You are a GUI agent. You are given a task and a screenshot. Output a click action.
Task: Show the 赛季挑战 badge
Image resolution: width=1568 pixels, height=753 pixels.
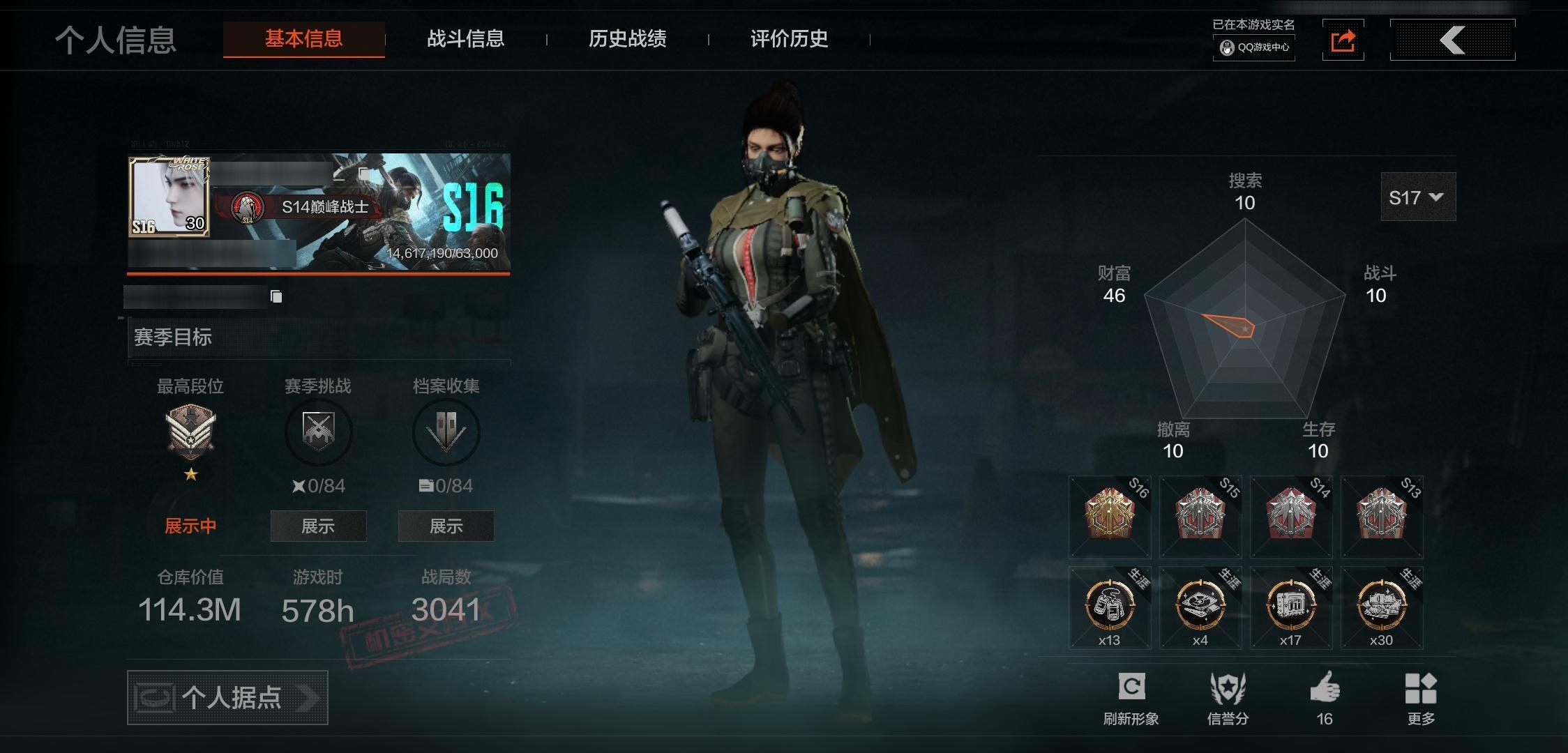coord(318,526)
